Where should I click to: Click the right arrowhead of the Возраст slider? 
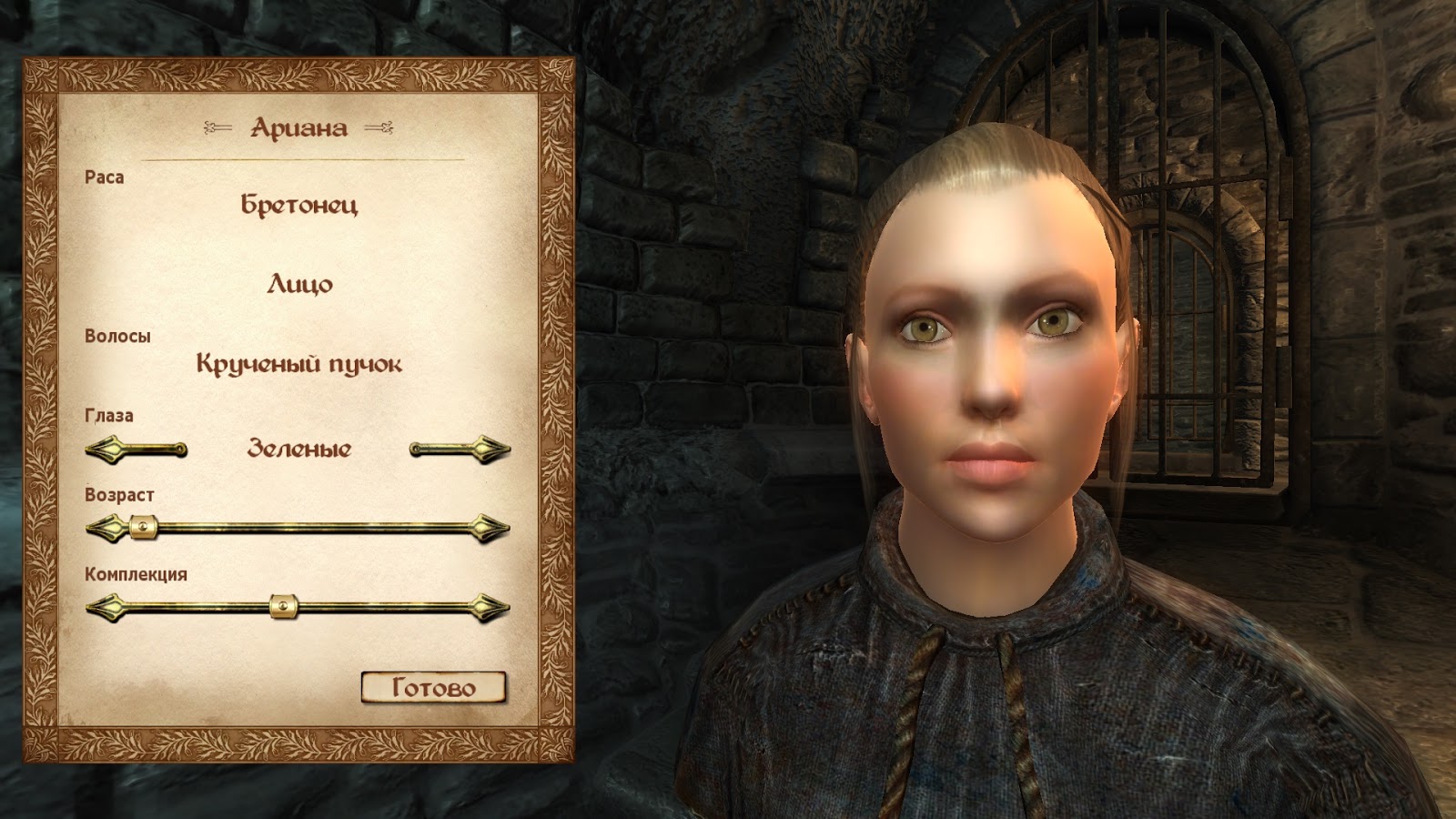click(x=489, y=525)
